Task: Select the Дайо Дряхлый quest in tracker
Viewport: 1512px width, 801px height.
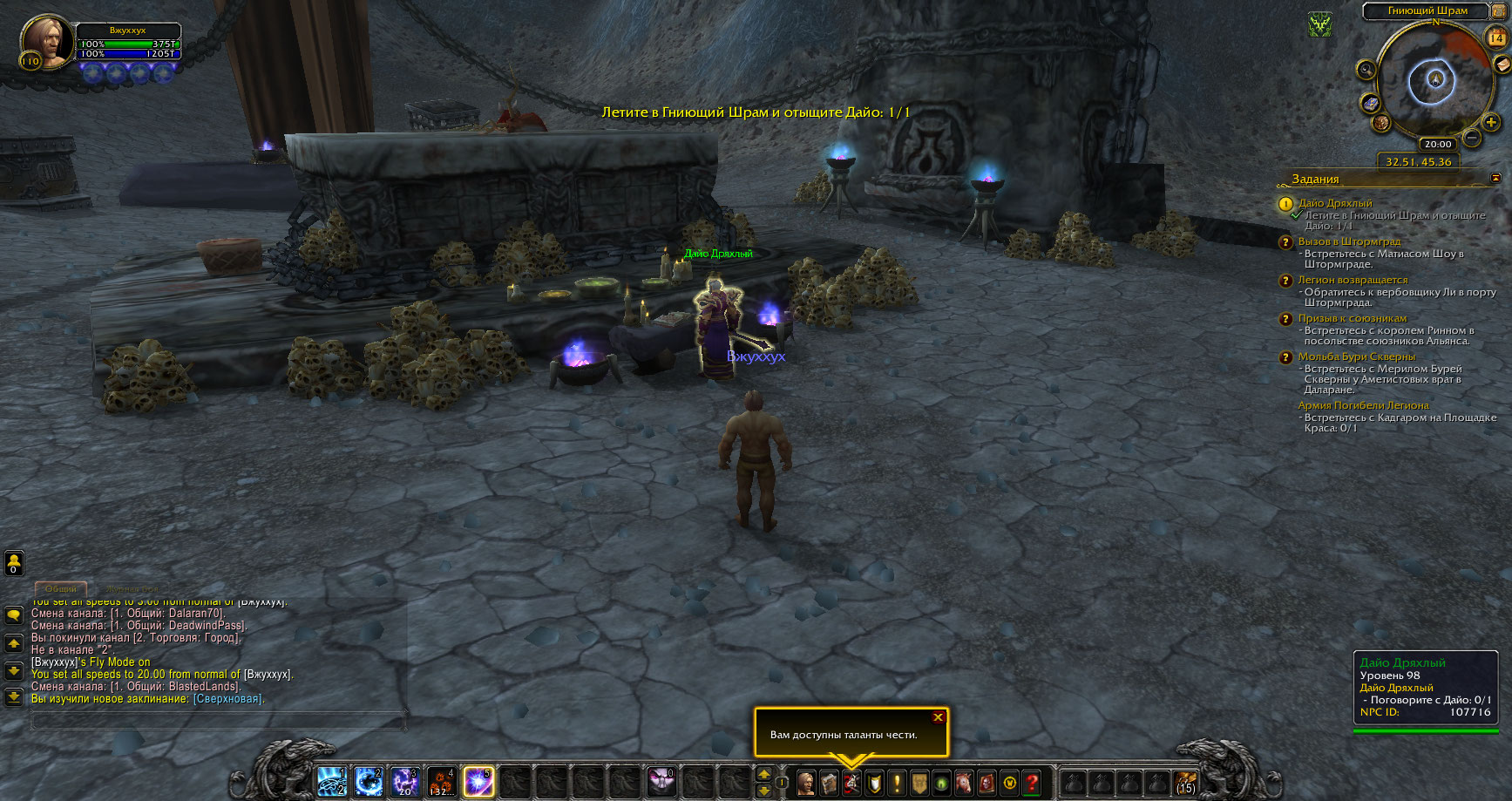Action: tap(1334, 203)
